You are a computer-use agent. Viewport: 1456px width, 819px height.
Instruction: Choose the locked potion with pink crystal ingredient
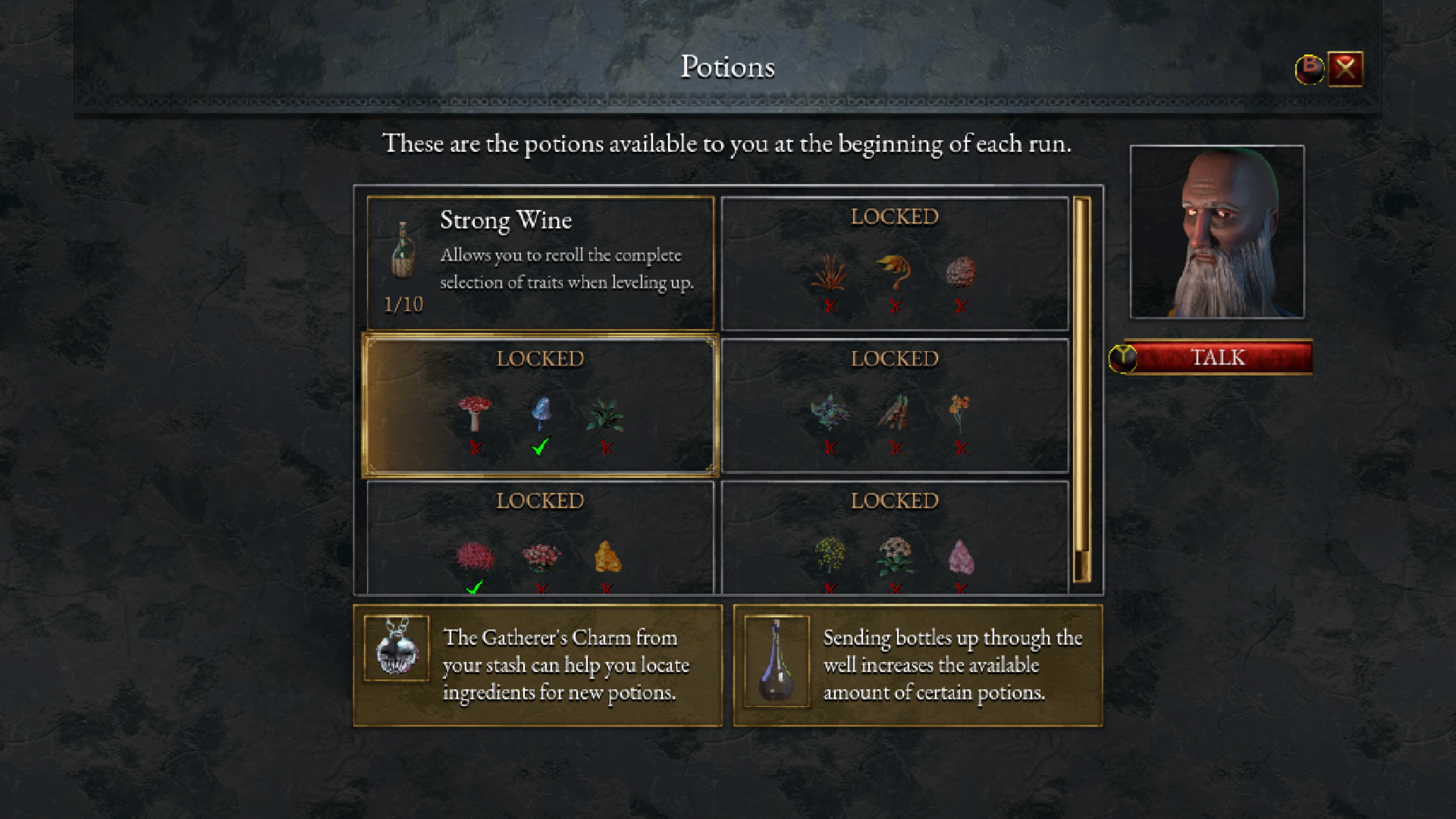pos(895,537)
